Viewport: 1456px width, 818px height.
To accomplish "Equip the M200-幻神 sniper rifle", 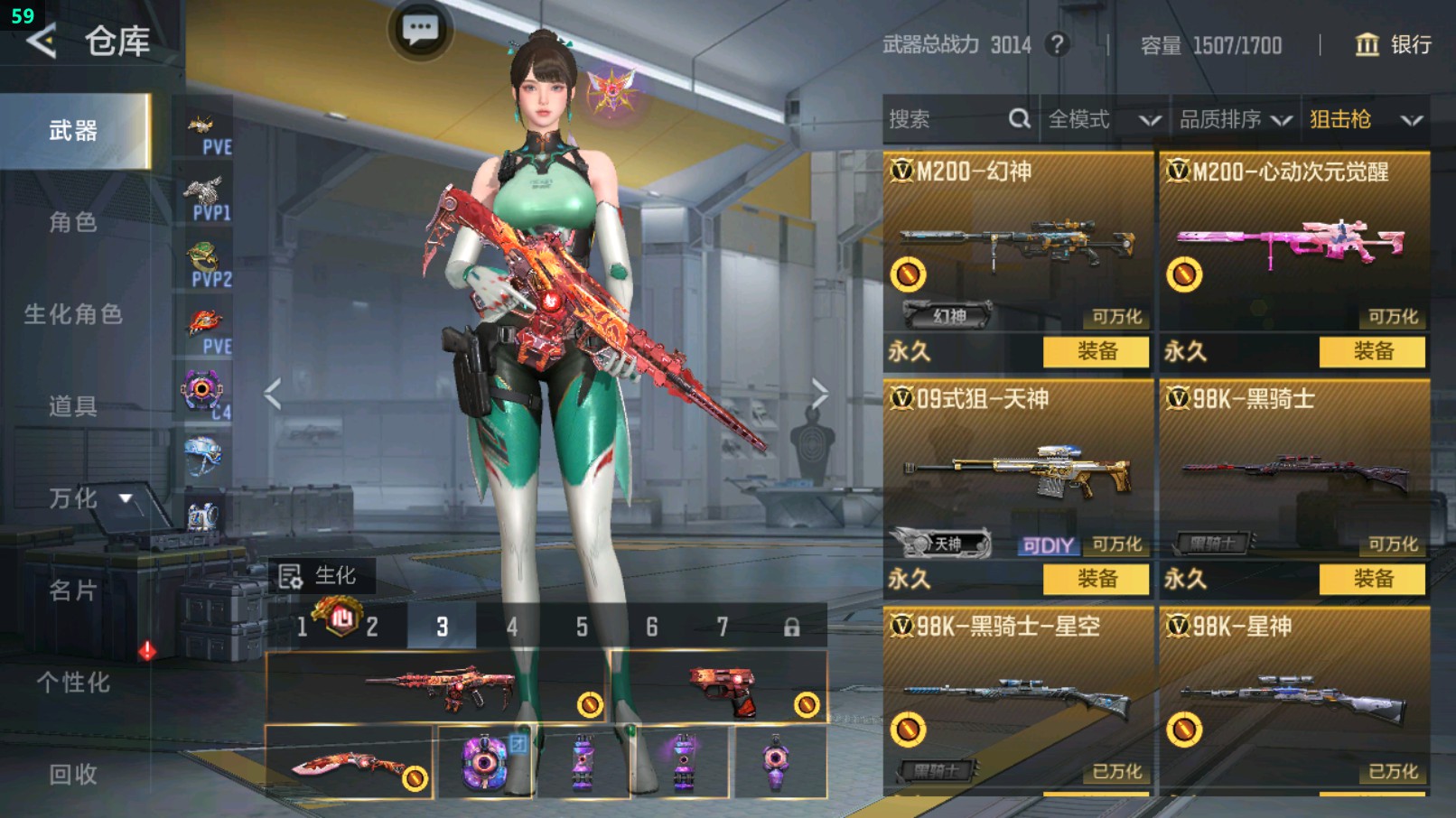I will click(x=1096, y=351).
